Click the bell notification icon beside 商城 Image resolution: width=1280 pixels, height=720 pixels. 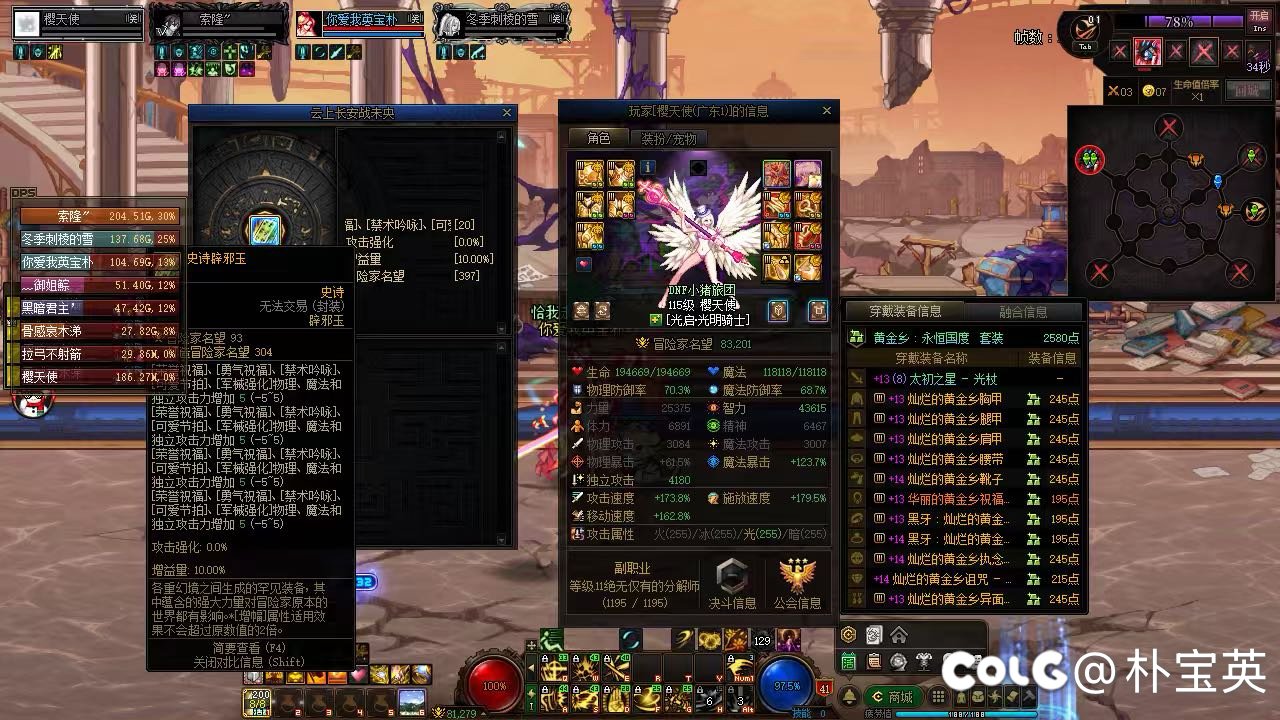coord(849,696)
